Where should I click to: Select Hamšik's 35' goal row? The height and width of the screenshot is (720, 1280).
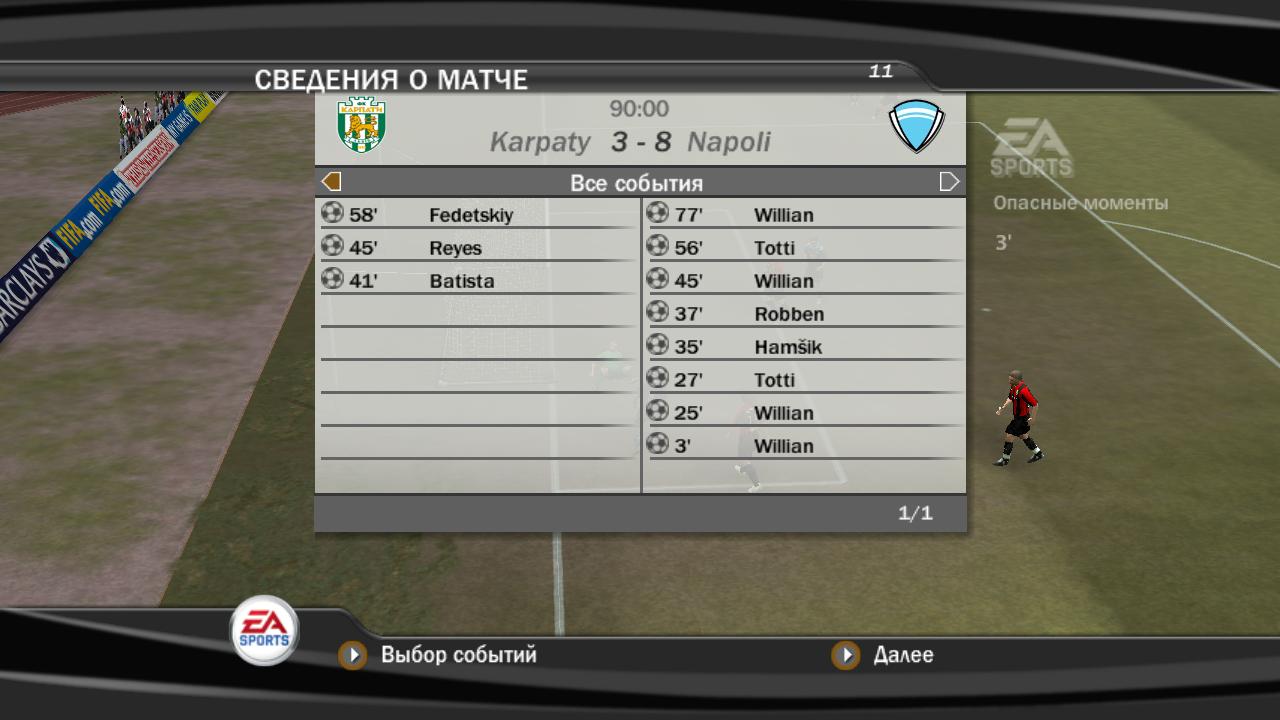(803, 347)
